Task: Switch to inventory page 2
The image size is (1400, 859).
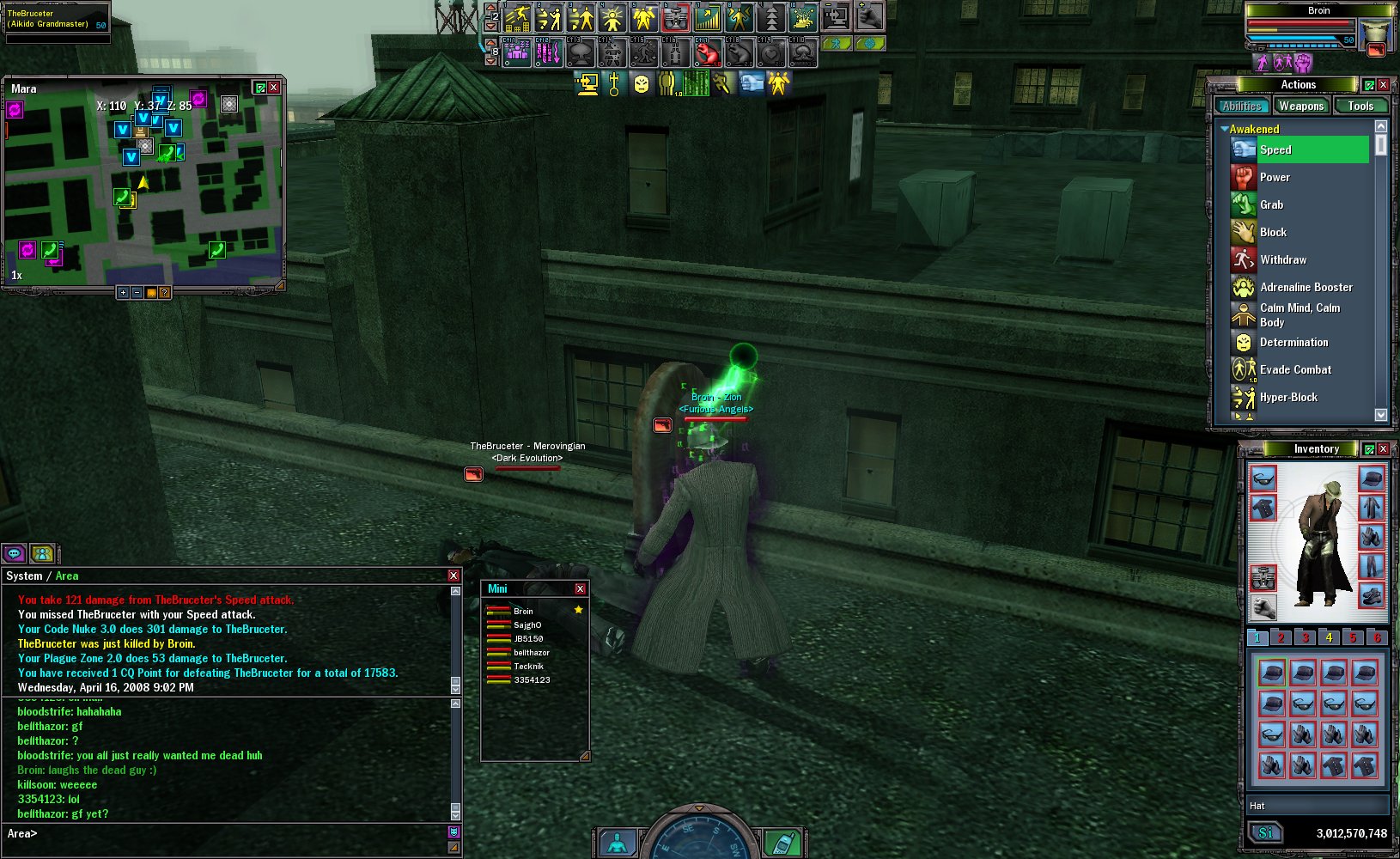Action: coord(1281,637)
